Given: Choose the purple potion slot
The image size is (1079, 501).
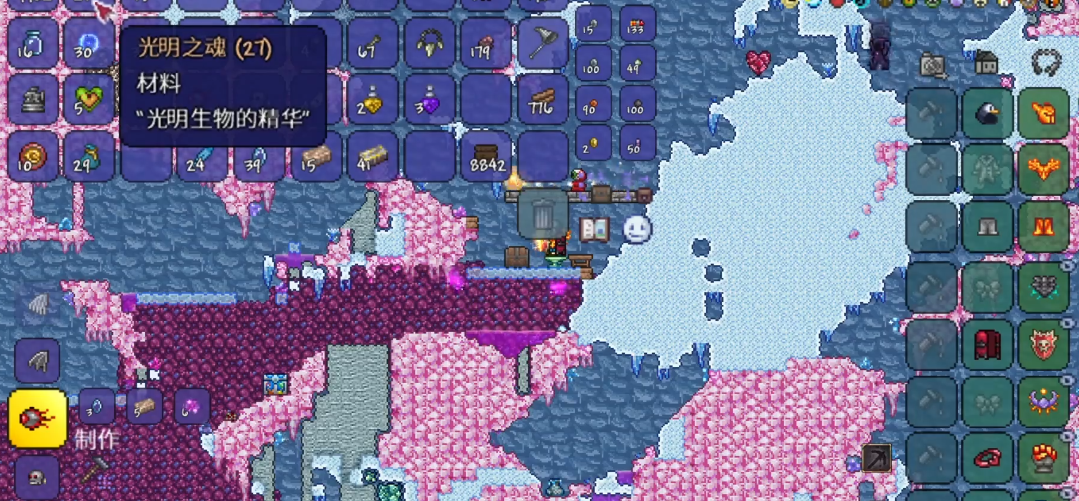Looking at the screenshot, I should point(431,101).
